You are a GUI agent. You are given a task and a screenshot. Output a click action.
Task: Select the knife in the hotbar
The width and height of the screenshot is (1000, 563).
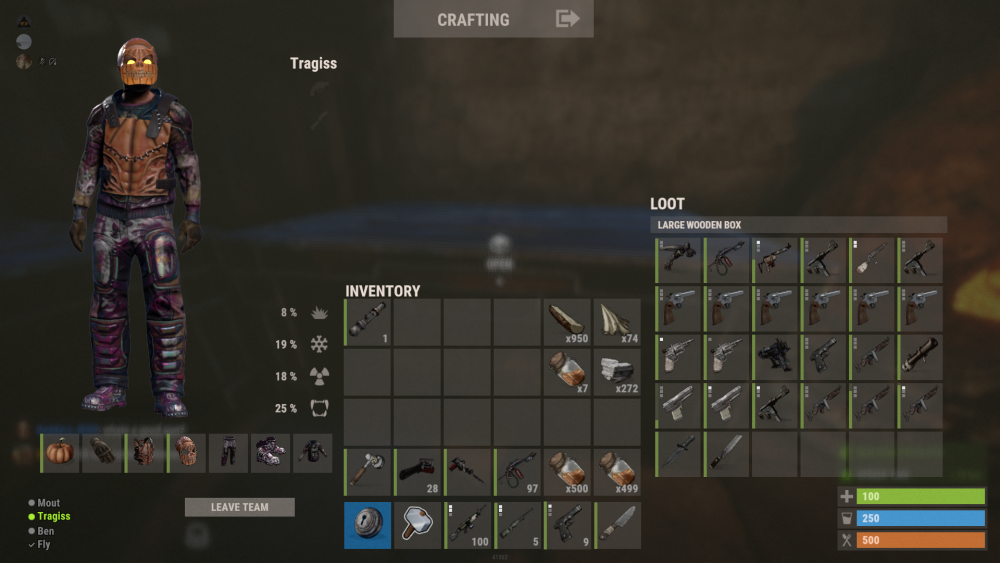[x=617, y=525]
